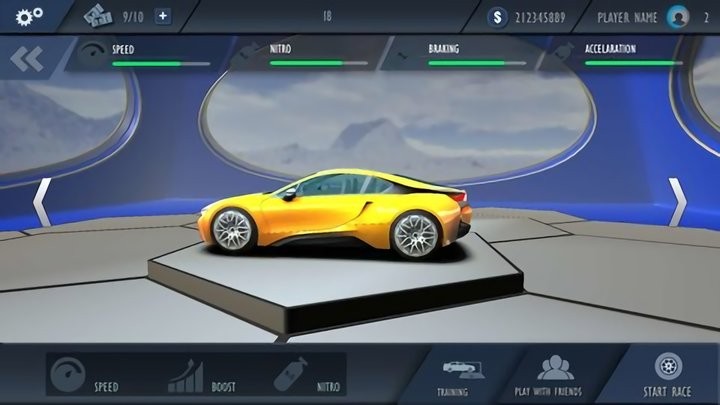720x405 pixels.
Task: Tap the dollar cash balance icon
Action: 499,17
